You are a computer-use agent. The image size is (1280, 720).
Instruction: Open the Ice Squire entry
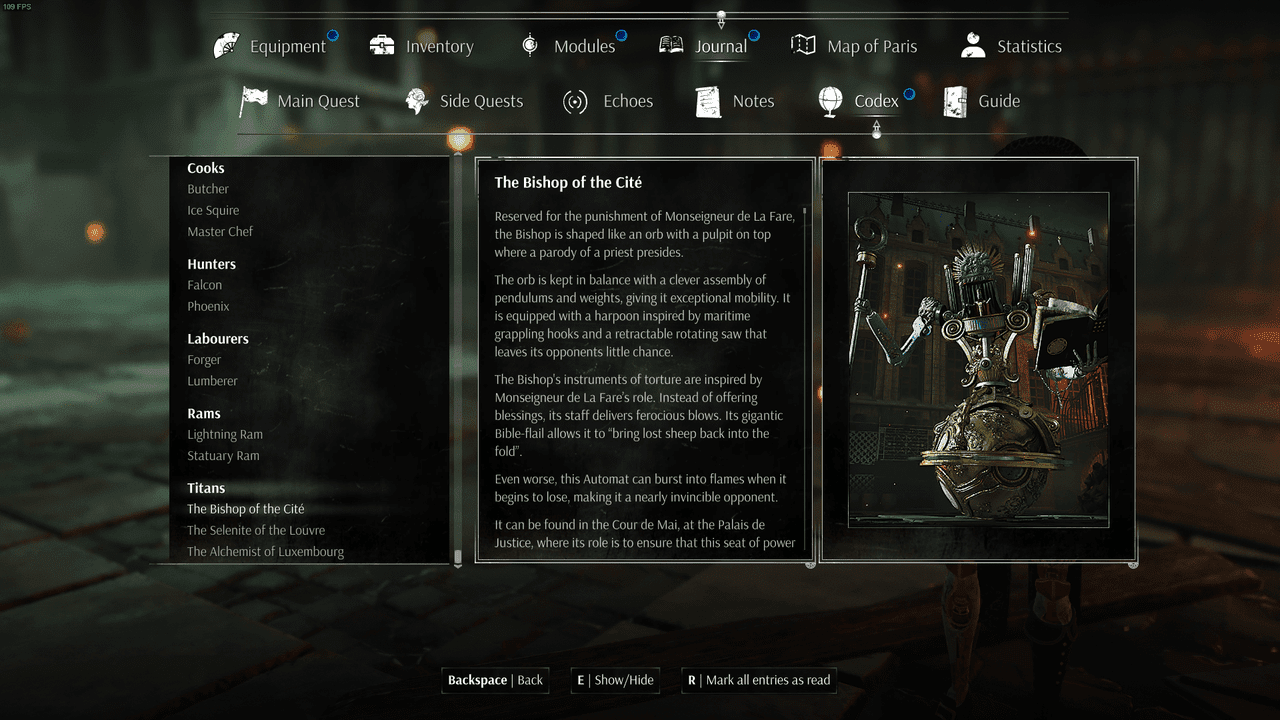[213, 210]
